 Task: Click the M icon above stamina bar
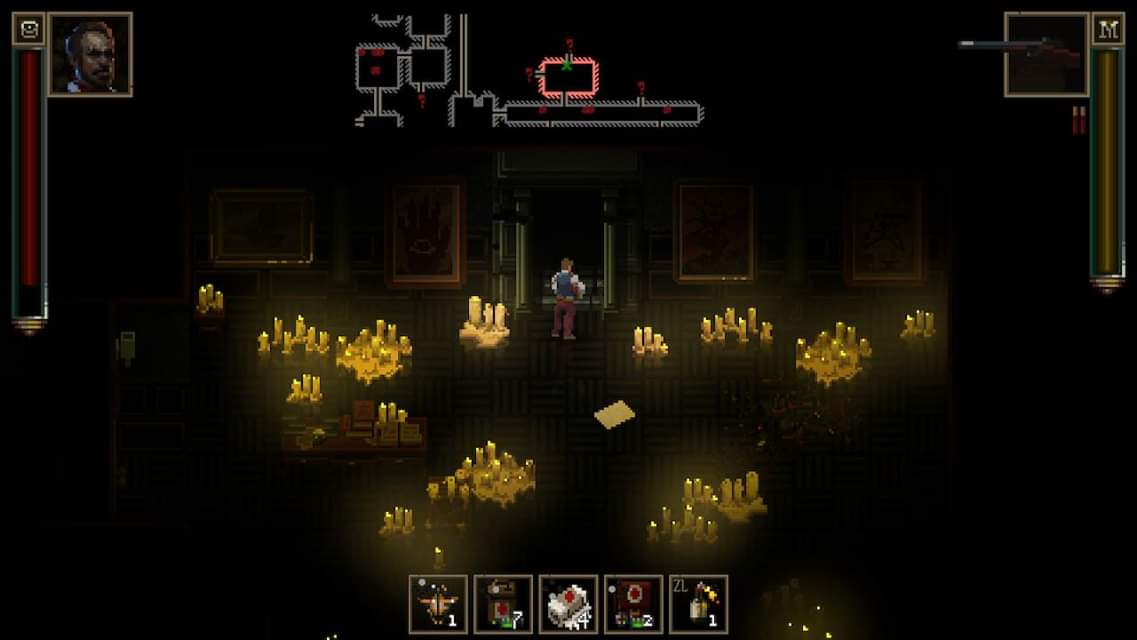(1107, 29)
